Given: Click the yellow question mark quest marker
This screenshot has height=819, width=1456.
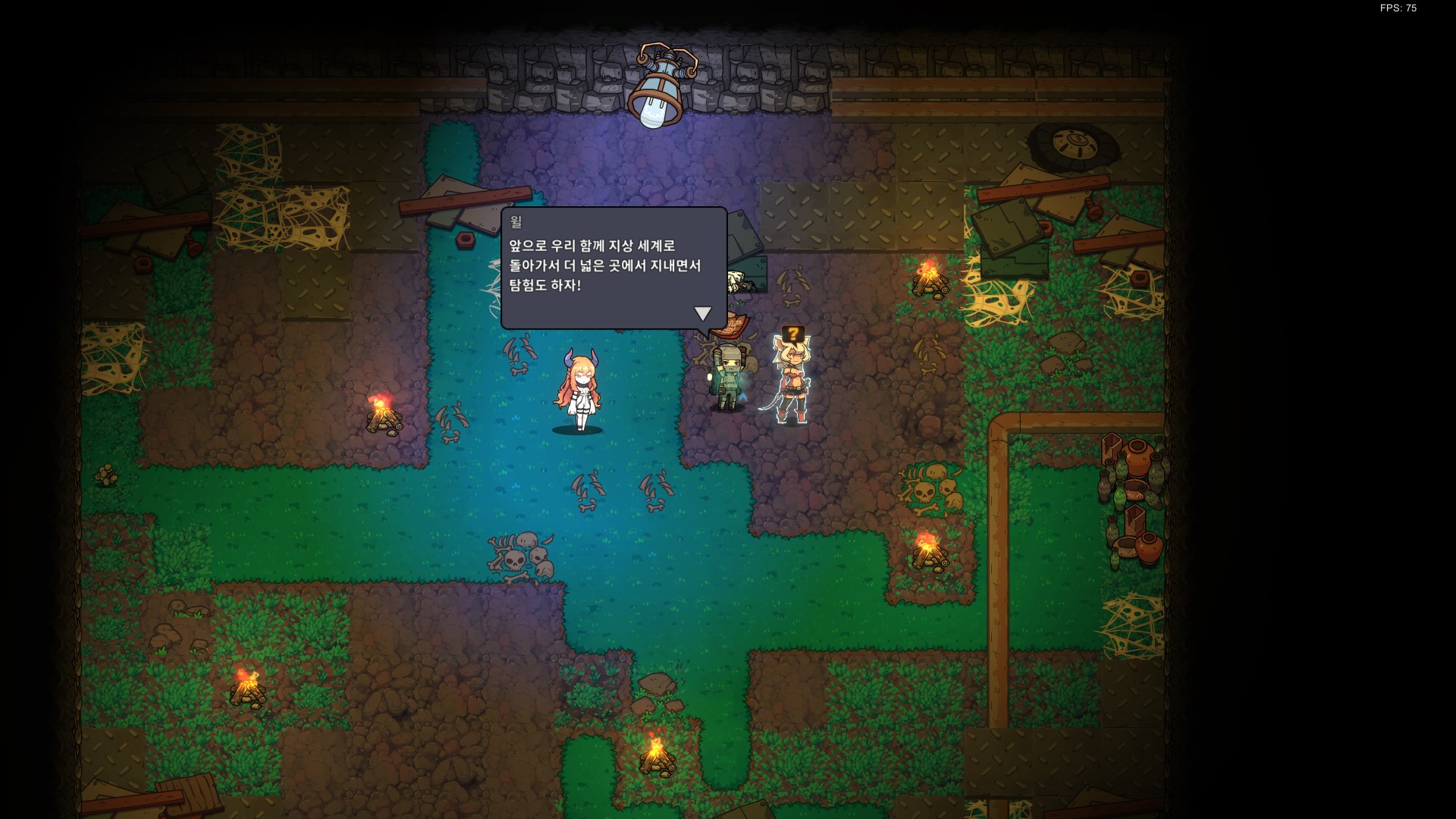Looking at the screenshot, I should 792,334.
